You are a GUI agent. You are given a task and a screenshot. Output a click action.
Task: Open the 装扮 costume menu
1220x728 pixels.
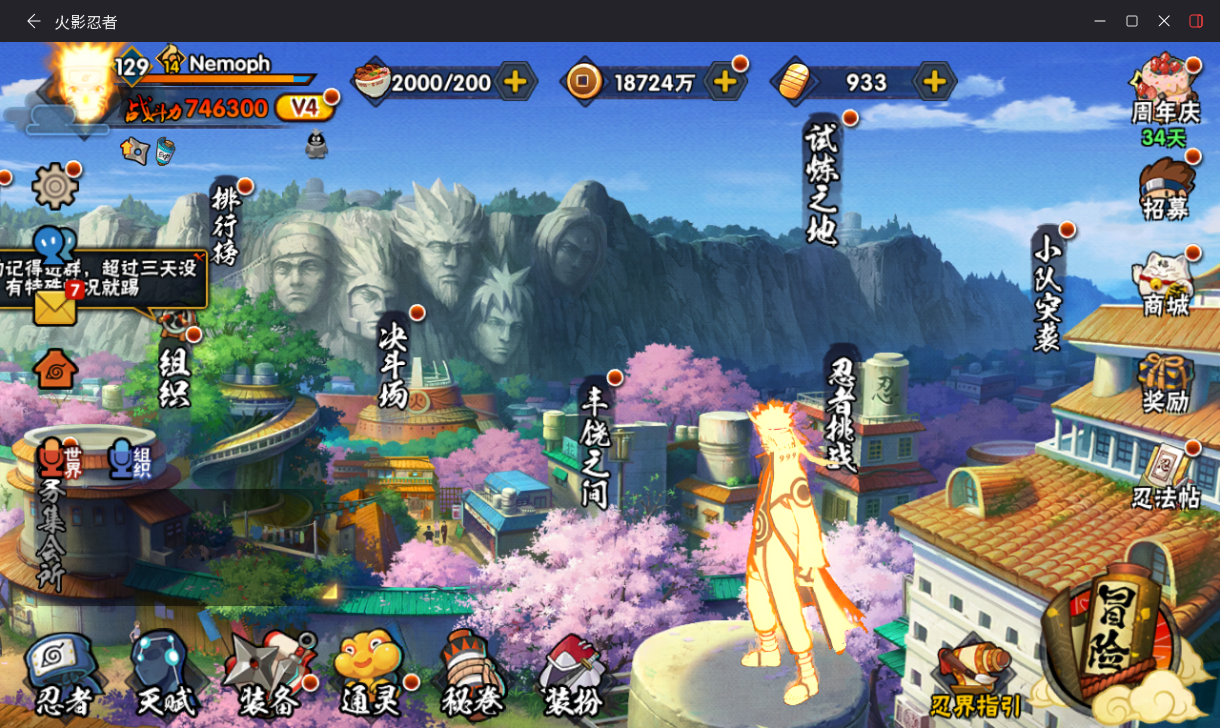point(573,676)
